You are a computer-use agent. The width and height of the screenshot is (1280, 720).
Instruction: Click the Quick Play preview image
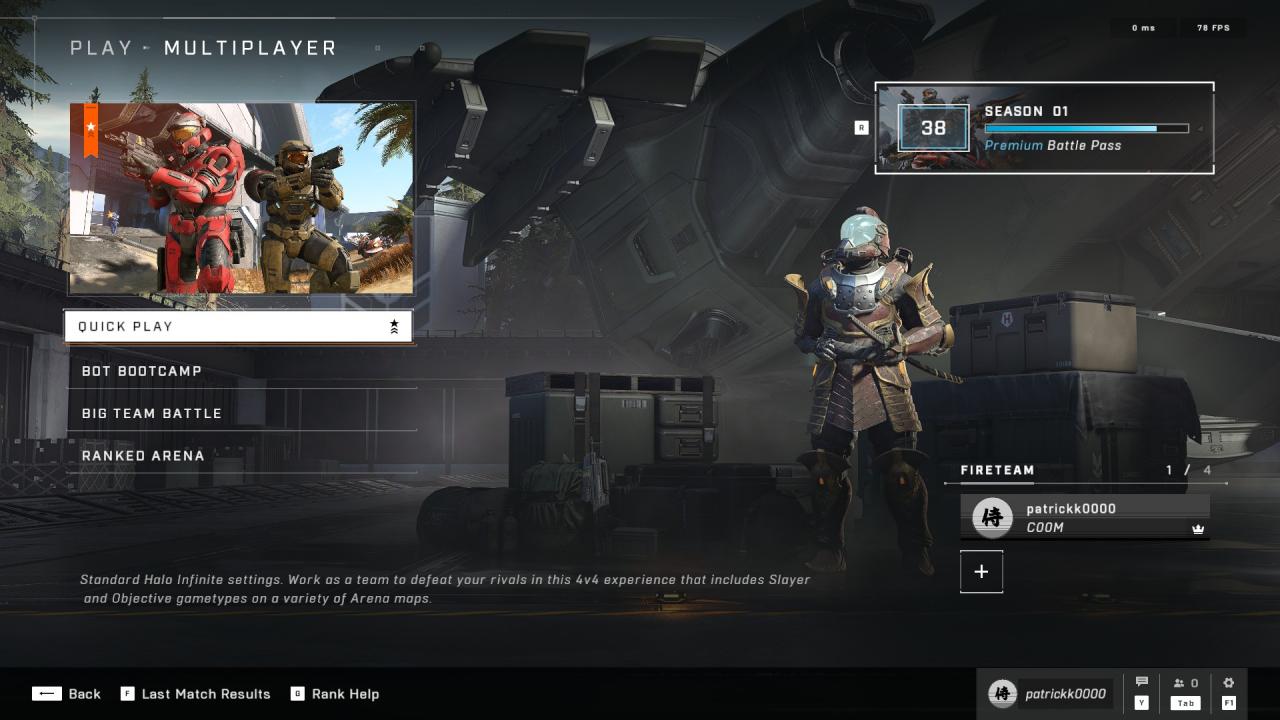pos(241,198)
